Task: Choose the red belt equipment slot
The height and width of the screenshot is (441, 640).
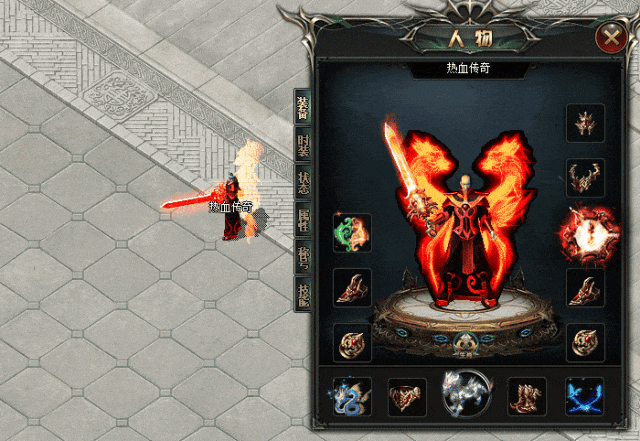Action: point(407,396)
